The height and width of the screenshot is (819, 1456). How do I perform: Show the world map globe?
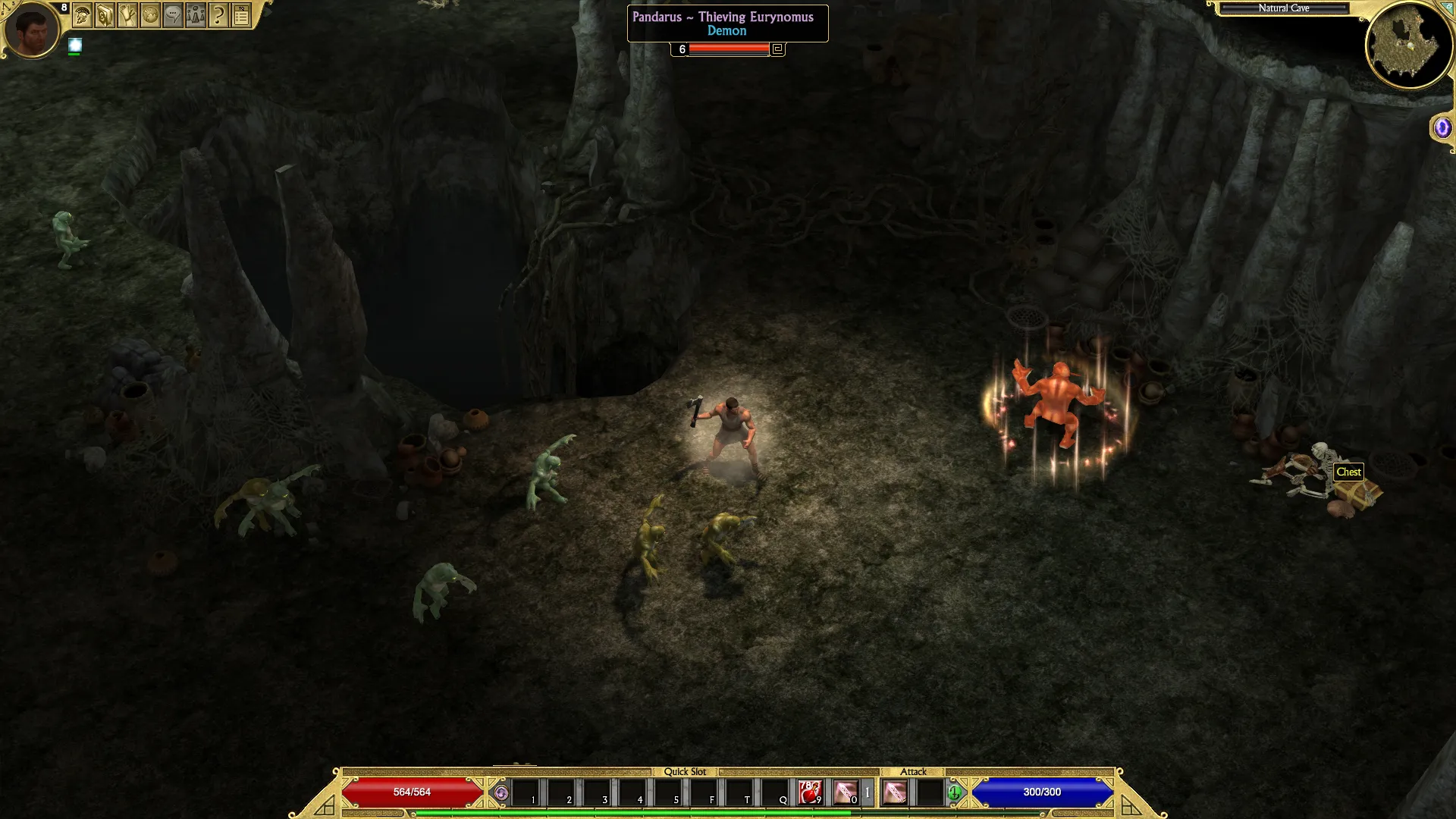[x=150, y=15]
